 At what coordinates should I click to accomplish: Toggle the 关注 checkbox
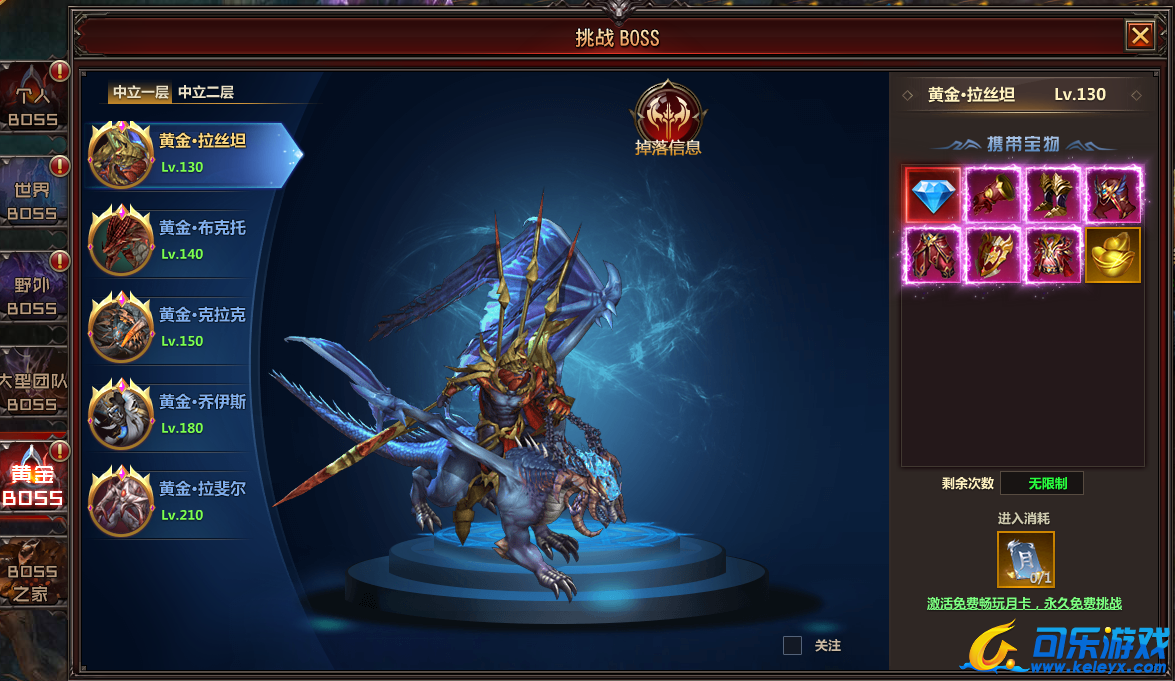(x=792, y=646)
